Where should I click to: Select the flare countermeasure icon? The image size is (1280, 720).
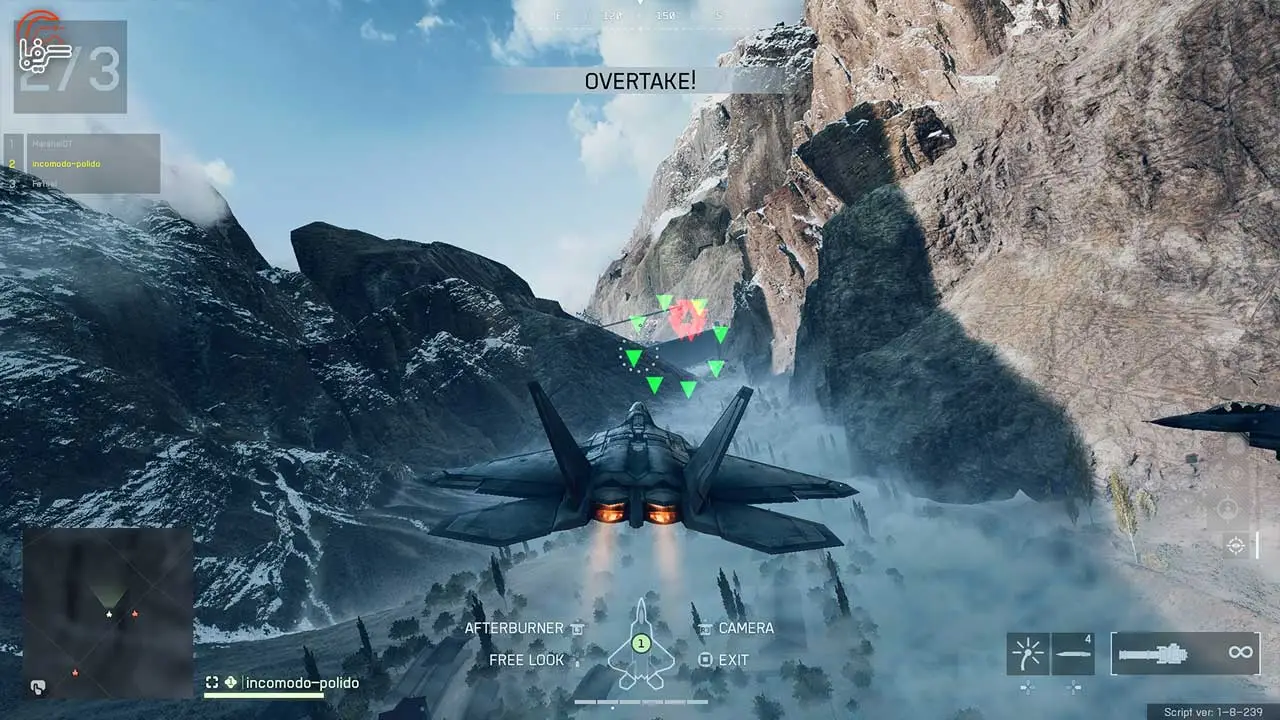1027,654
